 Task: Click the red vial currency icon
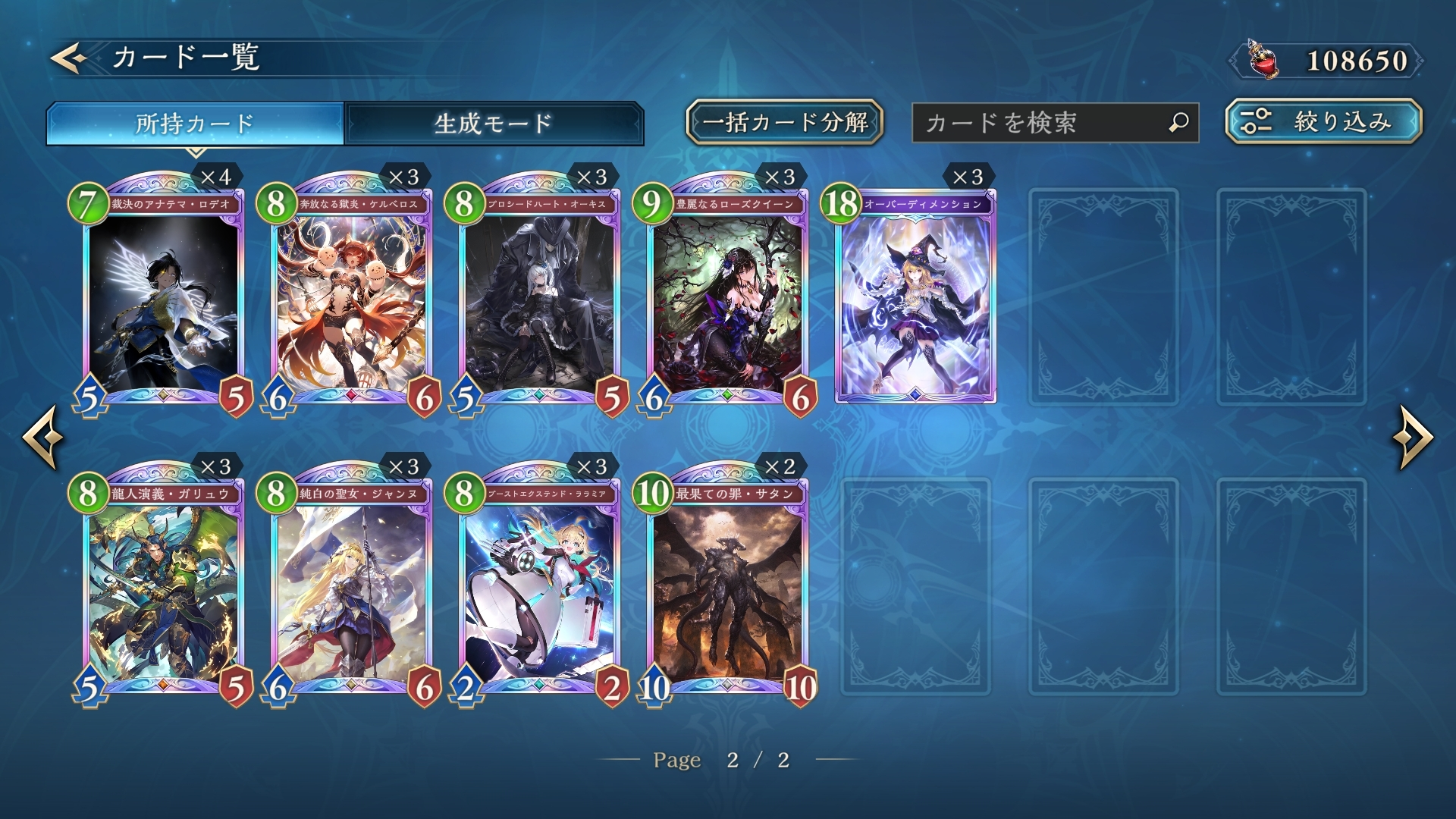coord(1263,60)
